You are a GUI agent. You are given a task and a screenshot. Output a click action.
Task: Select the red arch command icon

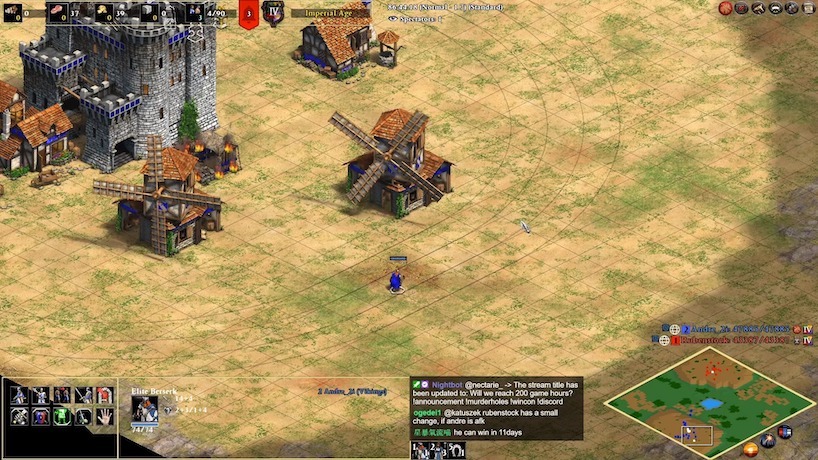click(104, 395)
